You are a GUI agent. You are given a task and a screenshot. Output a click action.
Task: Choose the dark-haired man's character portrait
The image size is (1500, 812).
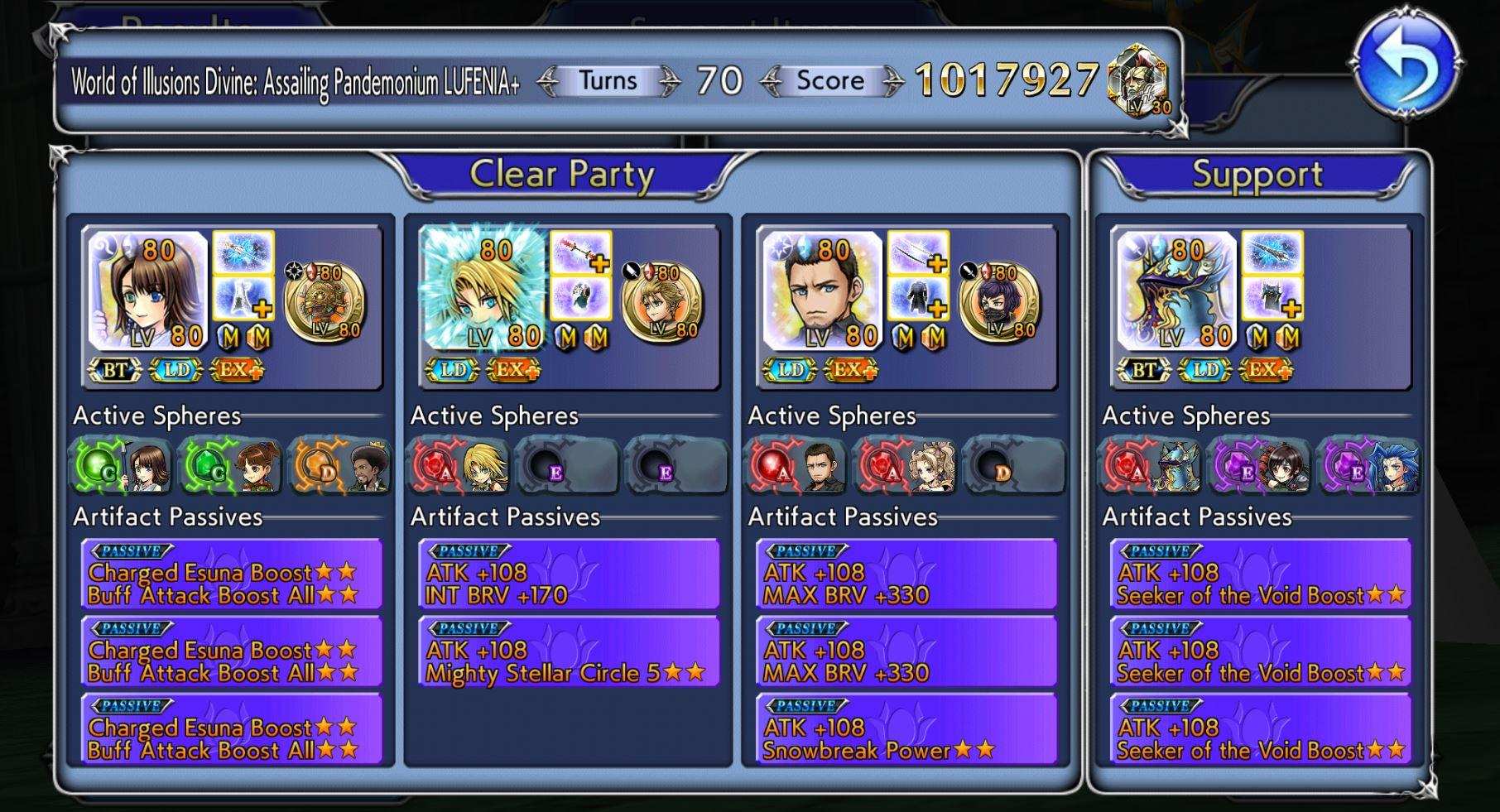click(x=821, y=291)
